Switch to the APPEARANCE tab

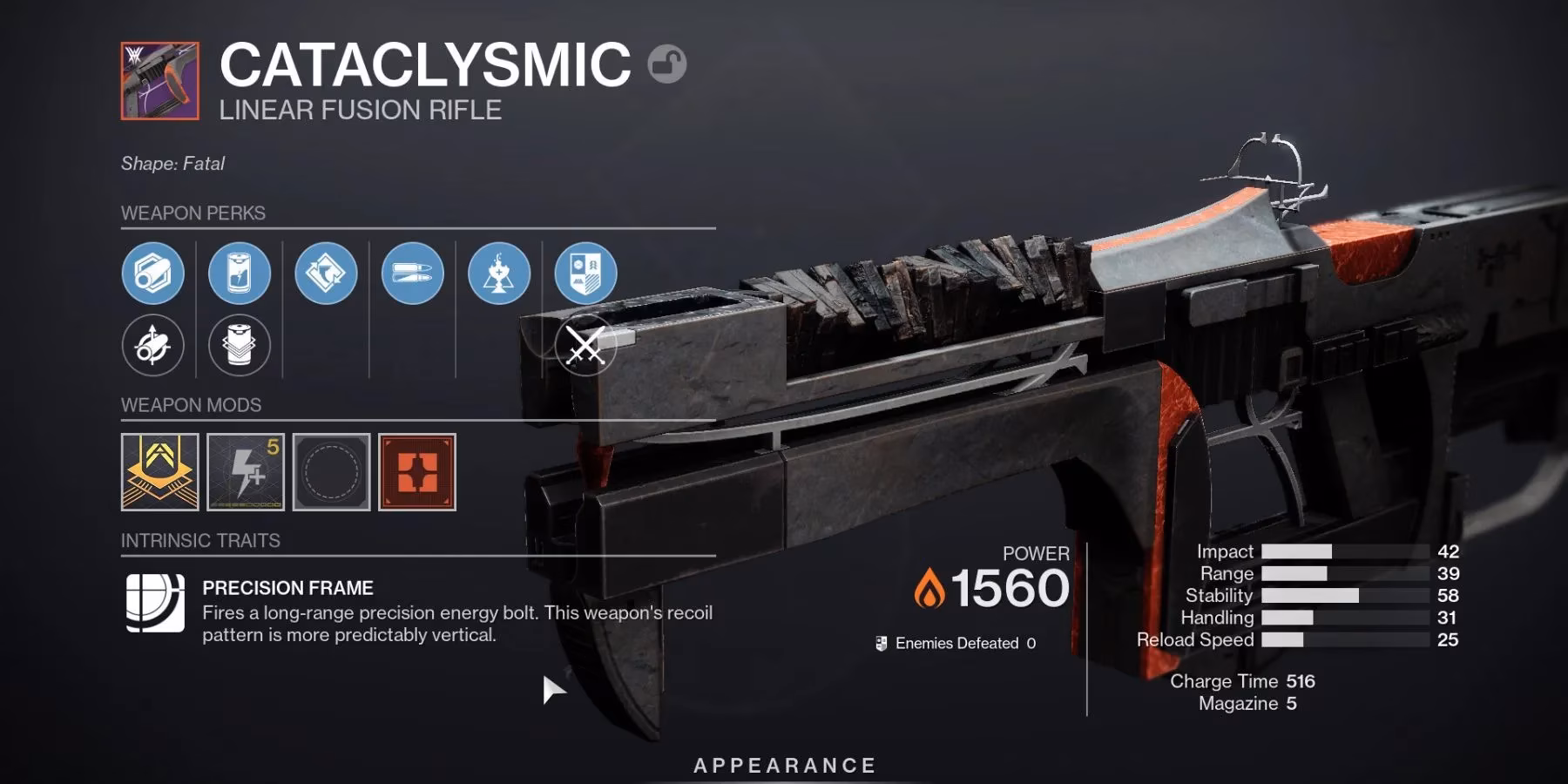pos(783,766)
